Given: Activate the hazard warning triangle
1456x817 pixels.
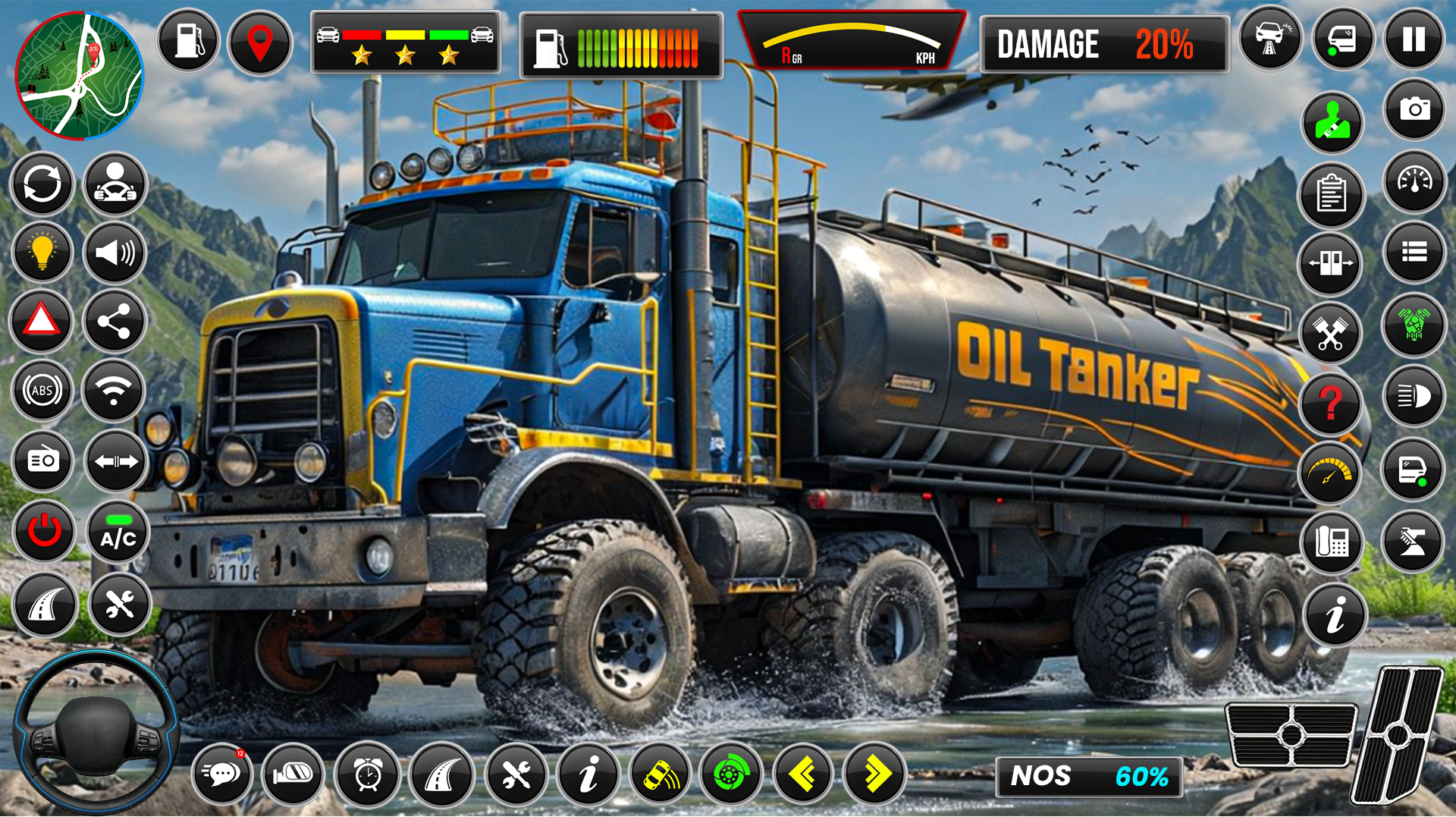Looking at the screenshot, I should (x=42, y=321).
